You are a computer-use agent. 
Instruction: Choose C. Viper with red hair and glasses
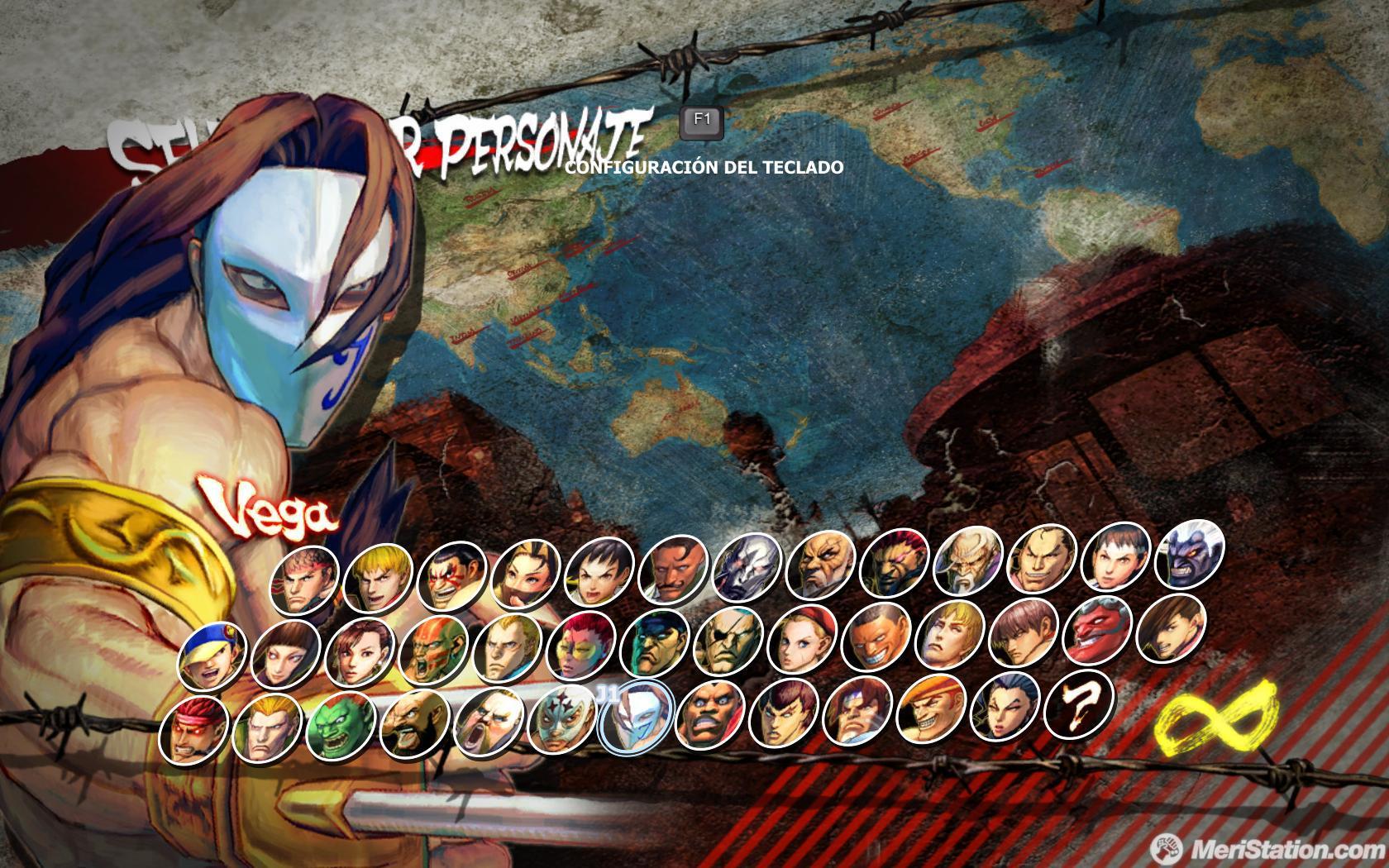(580, 646)
